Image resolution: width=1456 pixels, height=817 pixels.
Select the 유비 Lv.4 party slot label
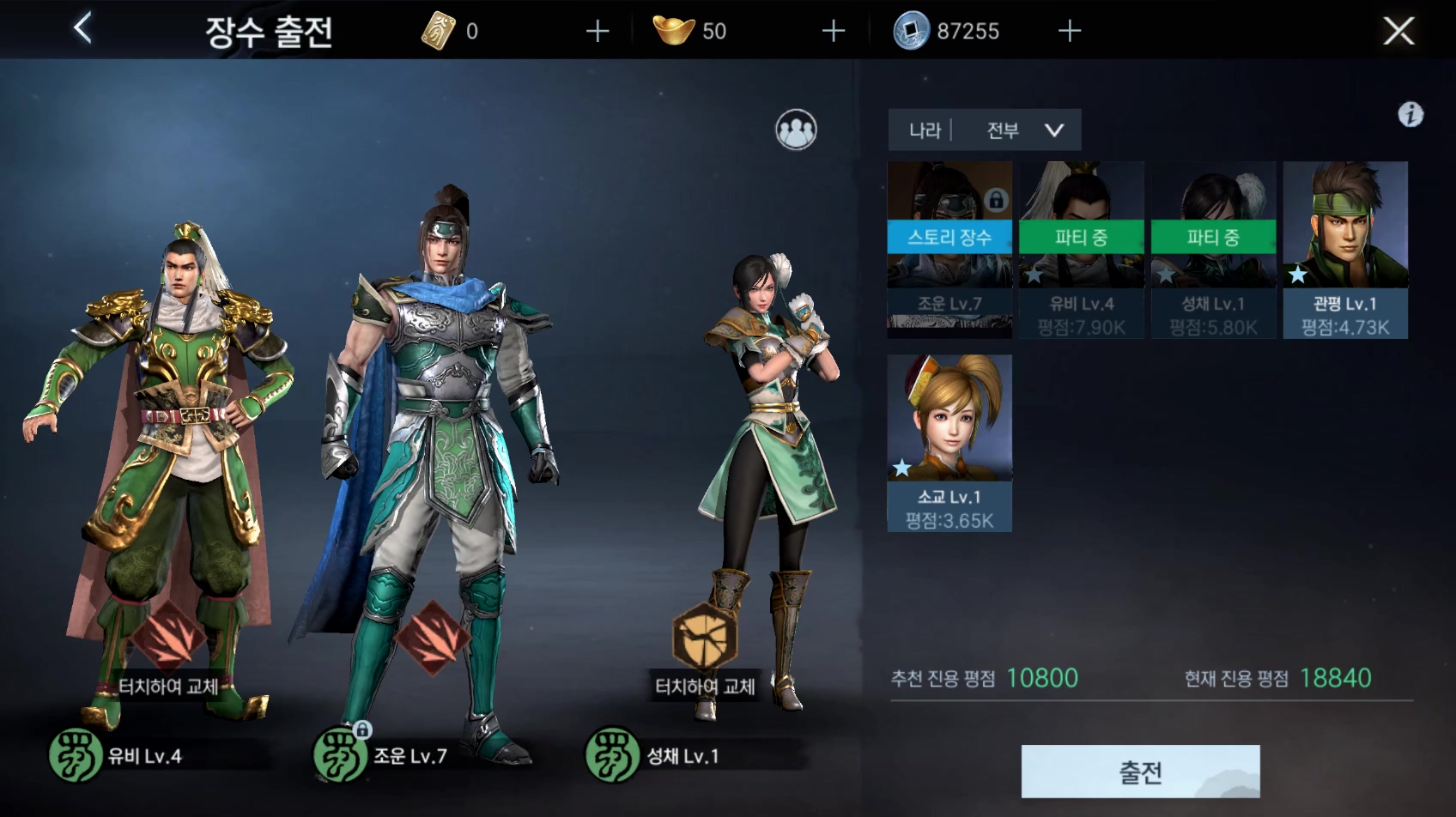143,756
